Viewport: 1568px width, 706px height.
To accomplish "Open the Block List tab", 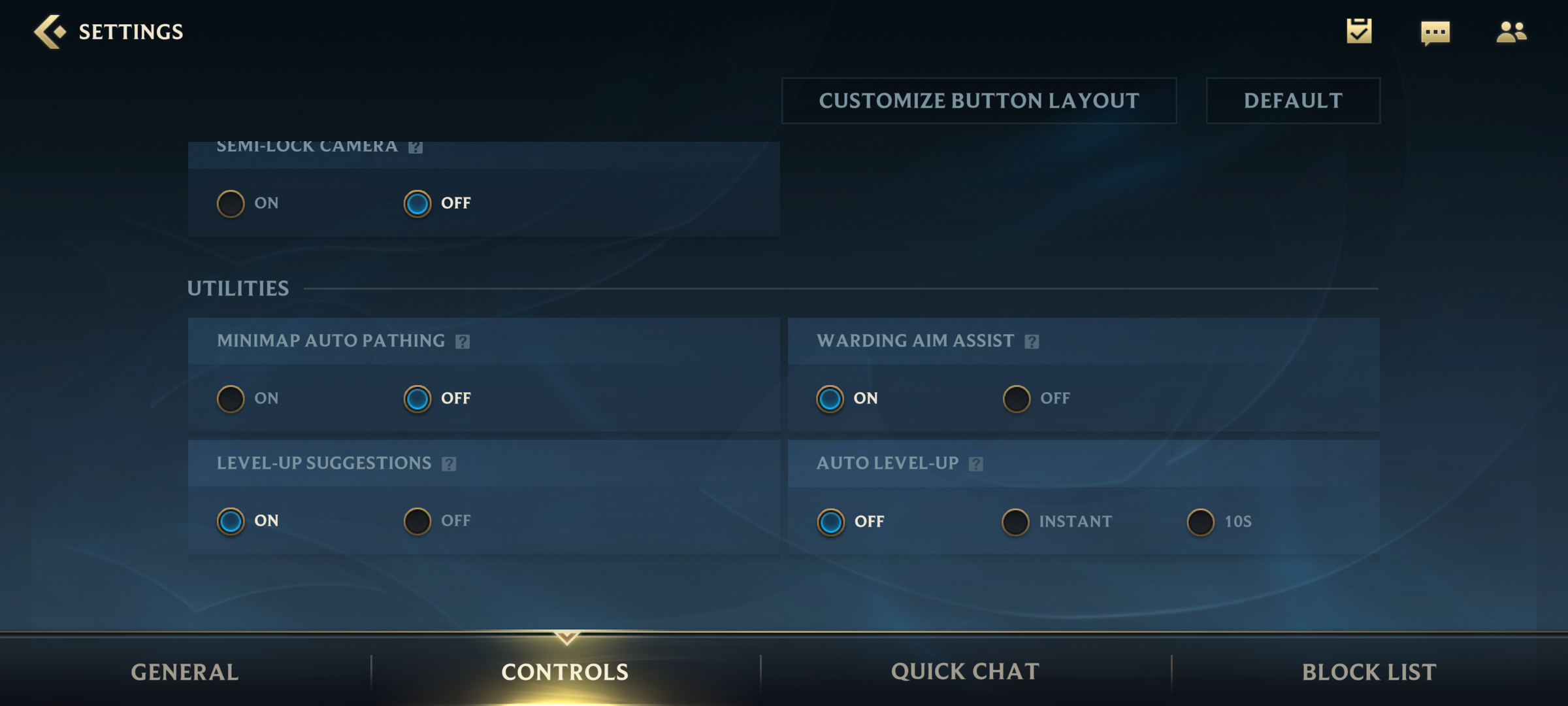I will 1369,671.
